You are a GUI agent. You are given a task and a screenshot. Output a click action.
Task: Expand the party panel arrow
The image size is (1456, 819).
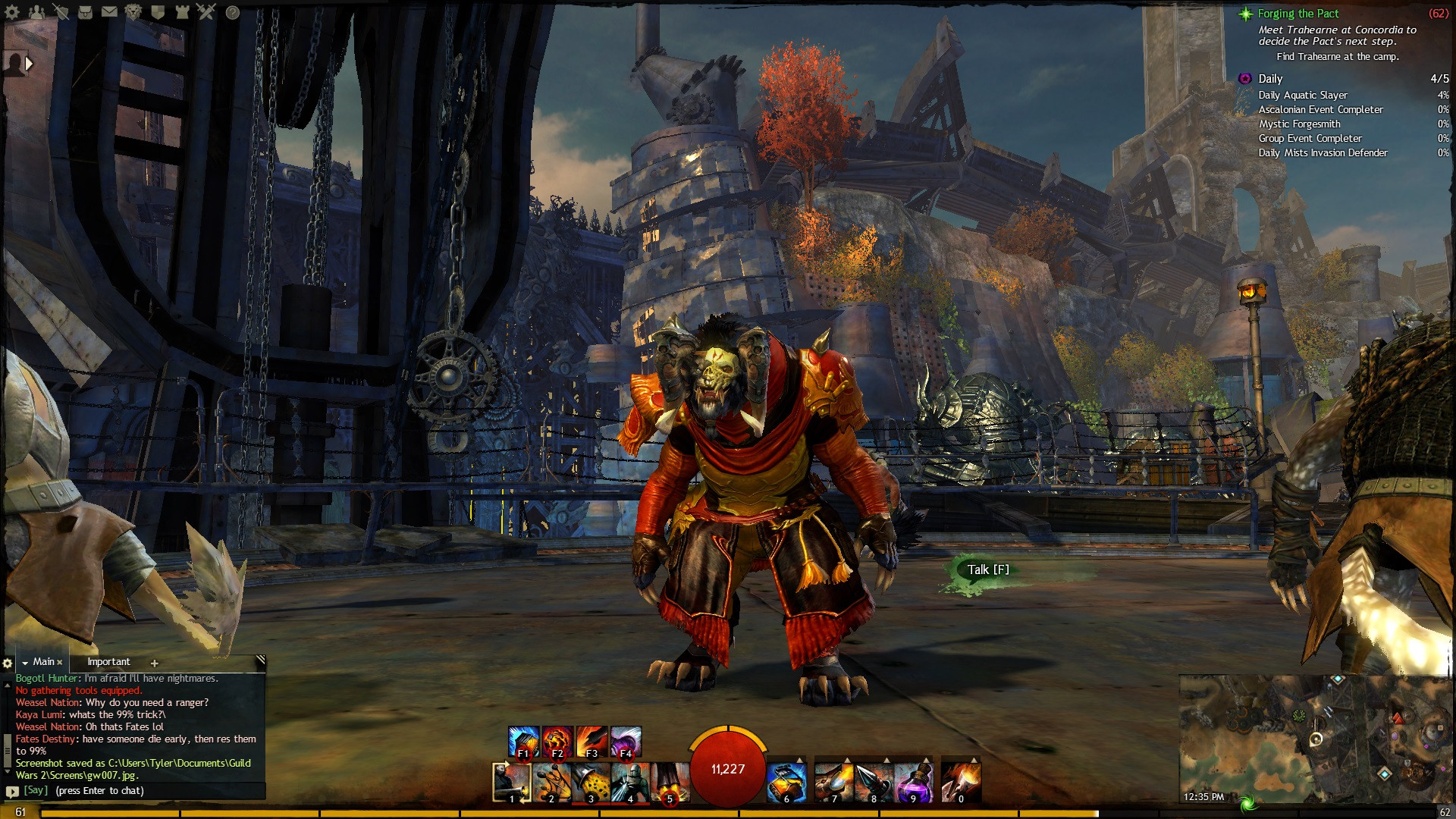(29, 64)
